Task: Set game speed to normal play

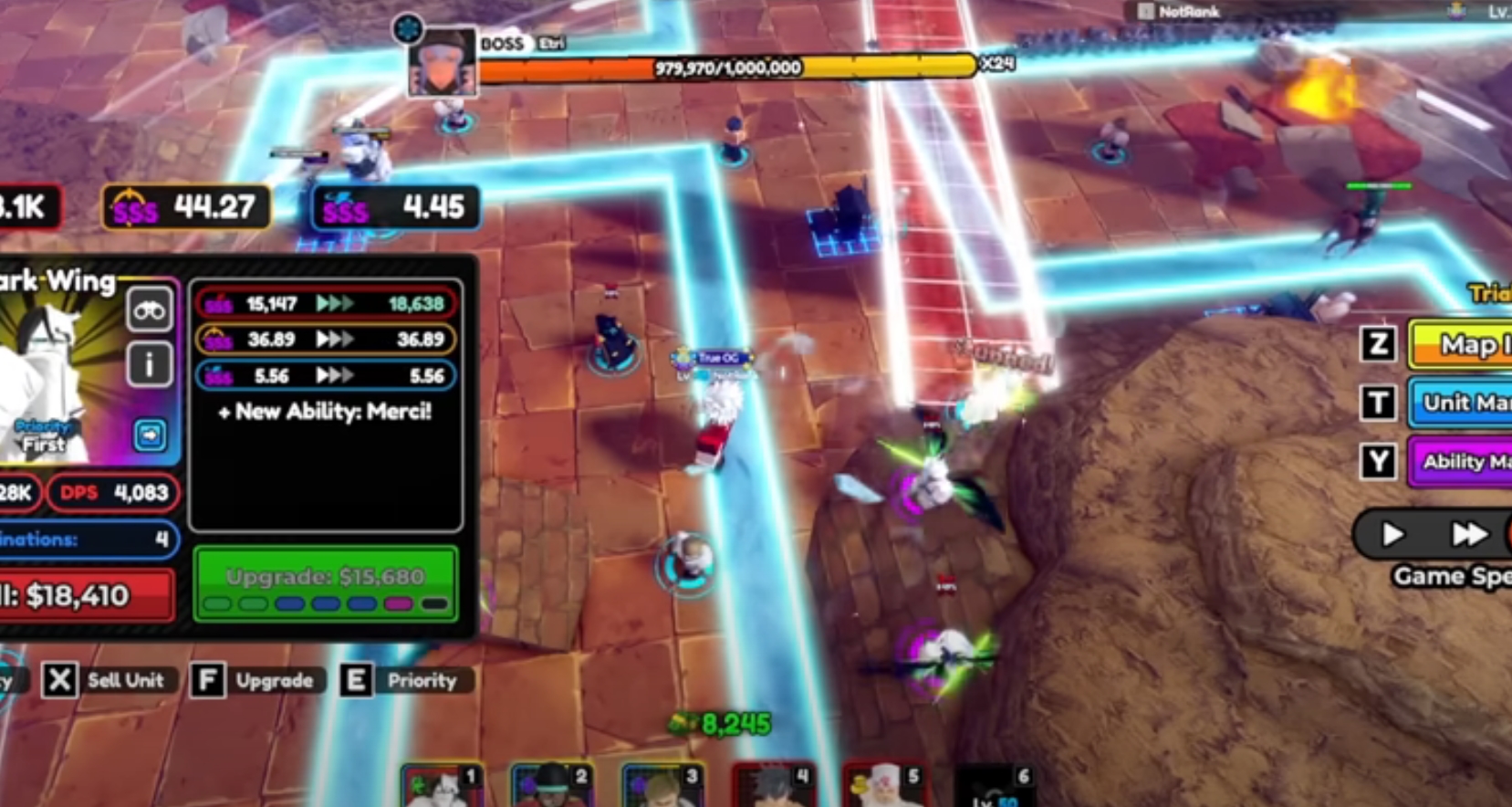Action: pos(1392,534)
